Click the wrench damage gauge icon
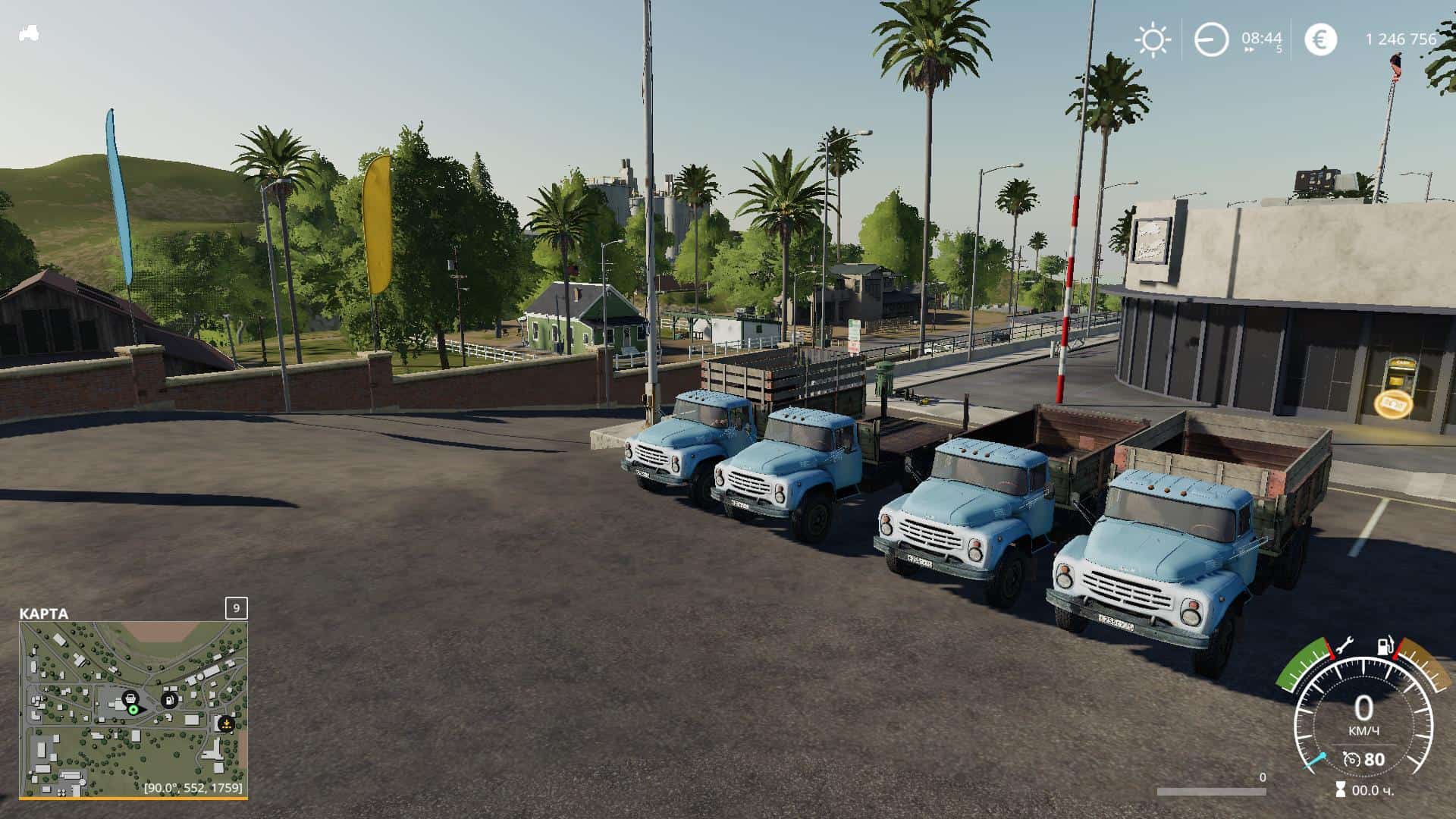1456x819 pixels. coord(1344,646)
